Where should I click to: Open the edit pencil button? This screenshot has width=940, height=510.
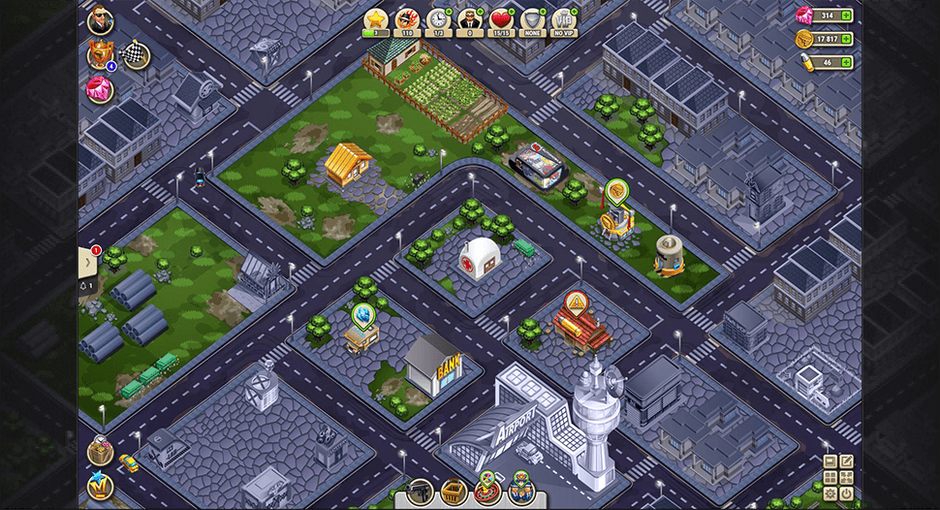tap(847, 461)
